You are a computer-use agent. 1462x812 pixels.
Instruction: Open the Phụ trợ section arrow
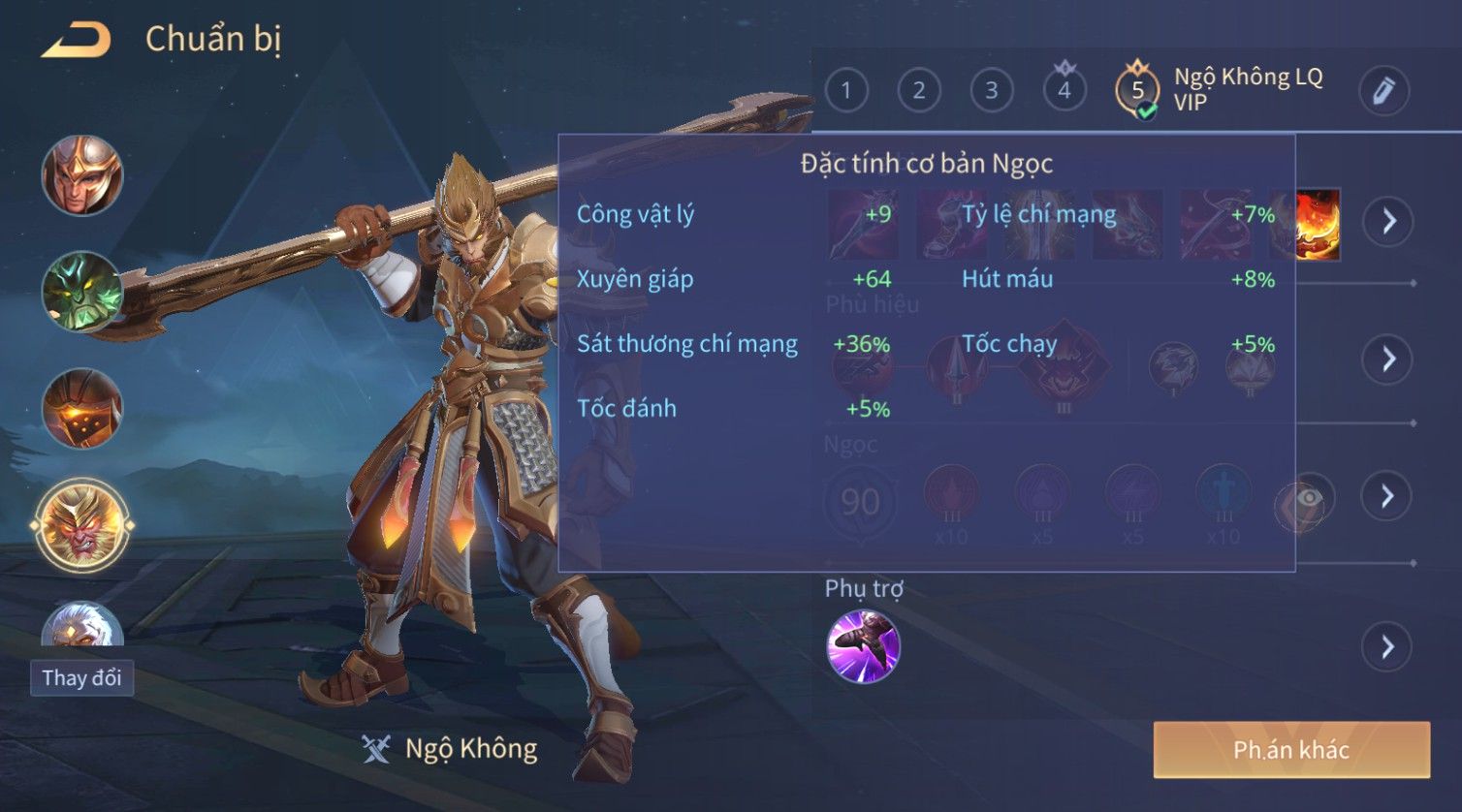[x=1387, y=646]
